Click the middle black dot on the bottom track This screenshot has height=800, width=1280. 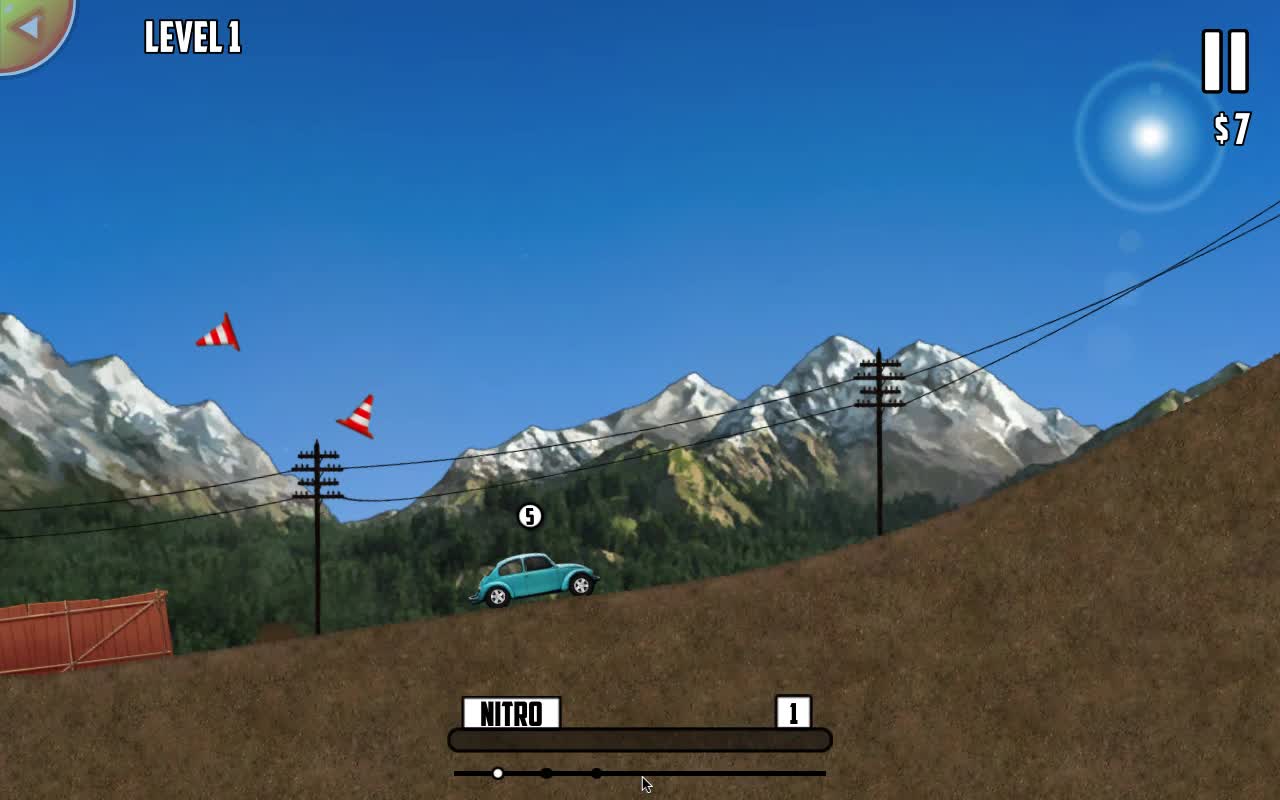(548, 772)
